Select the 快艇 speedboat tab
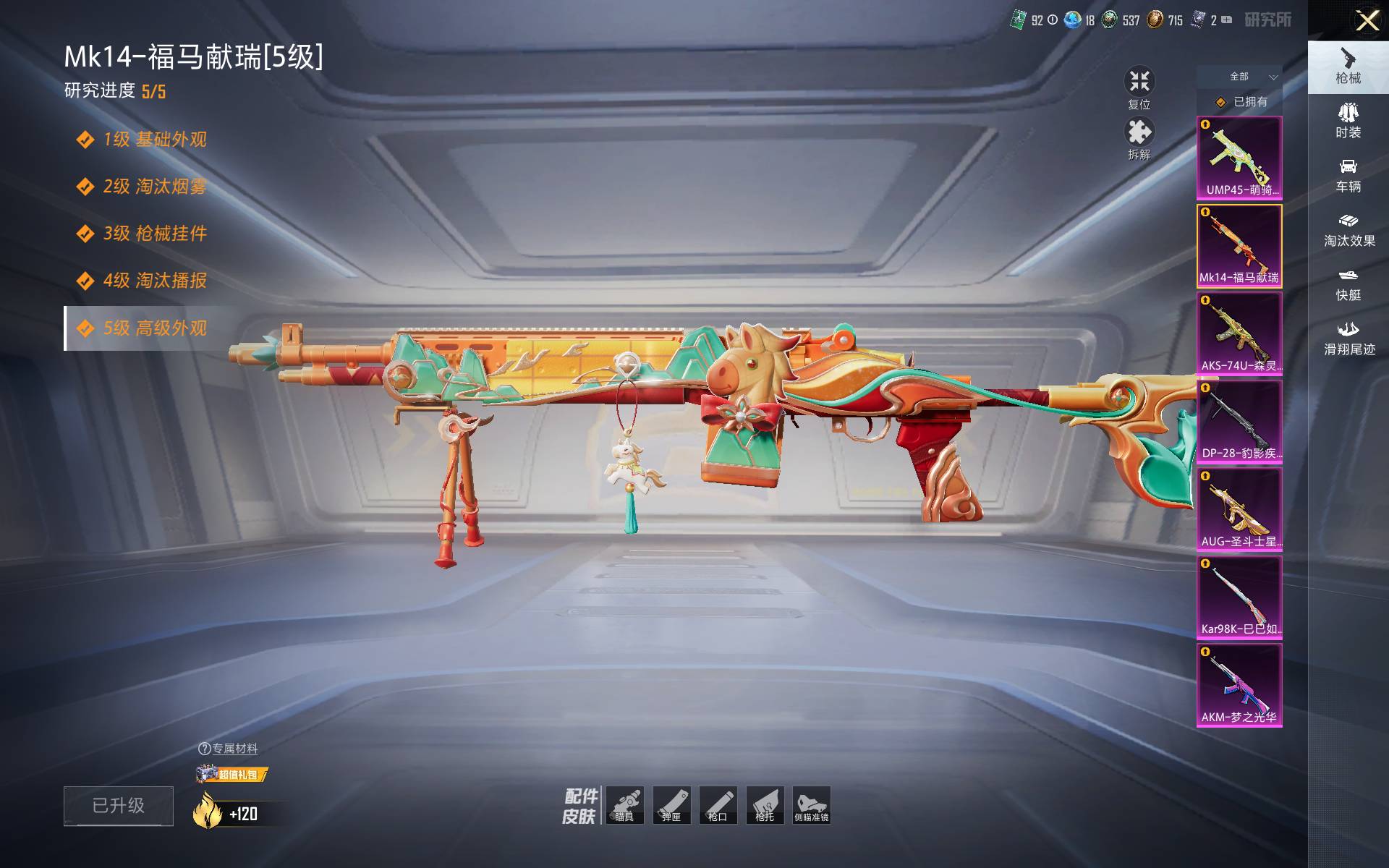Viewport: 1389px width, 868px height. click(1348, 284)
